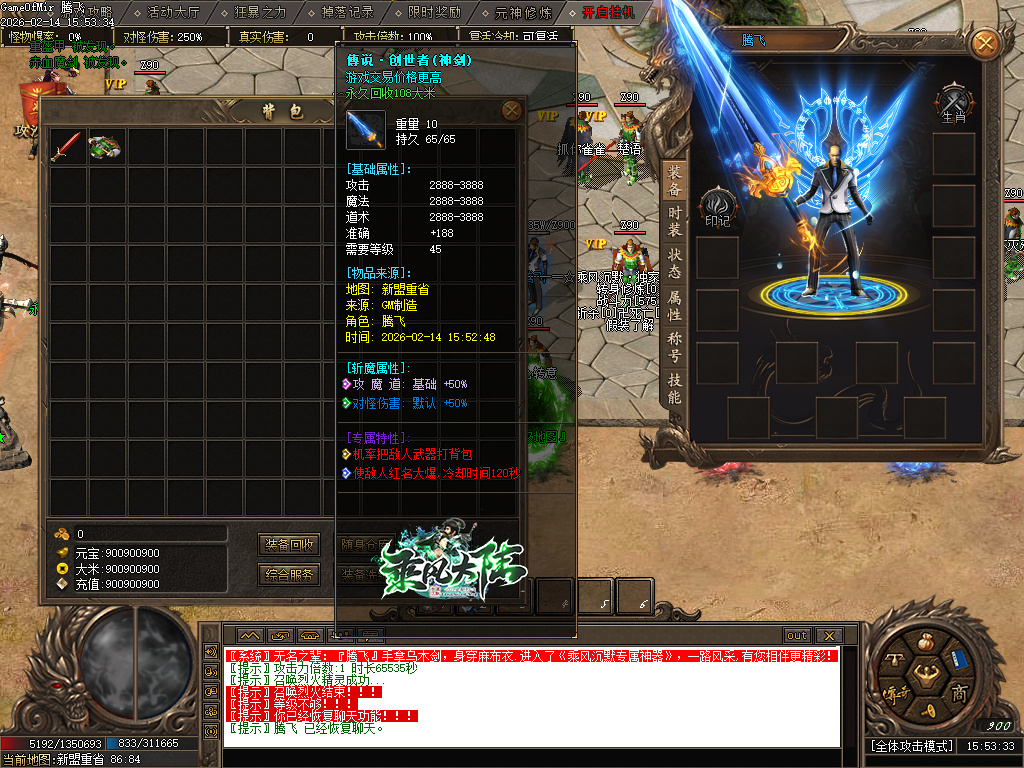Switch to the 属性 attributes tab
Screen dimensions: 1024x768
[x=675, y=305]
